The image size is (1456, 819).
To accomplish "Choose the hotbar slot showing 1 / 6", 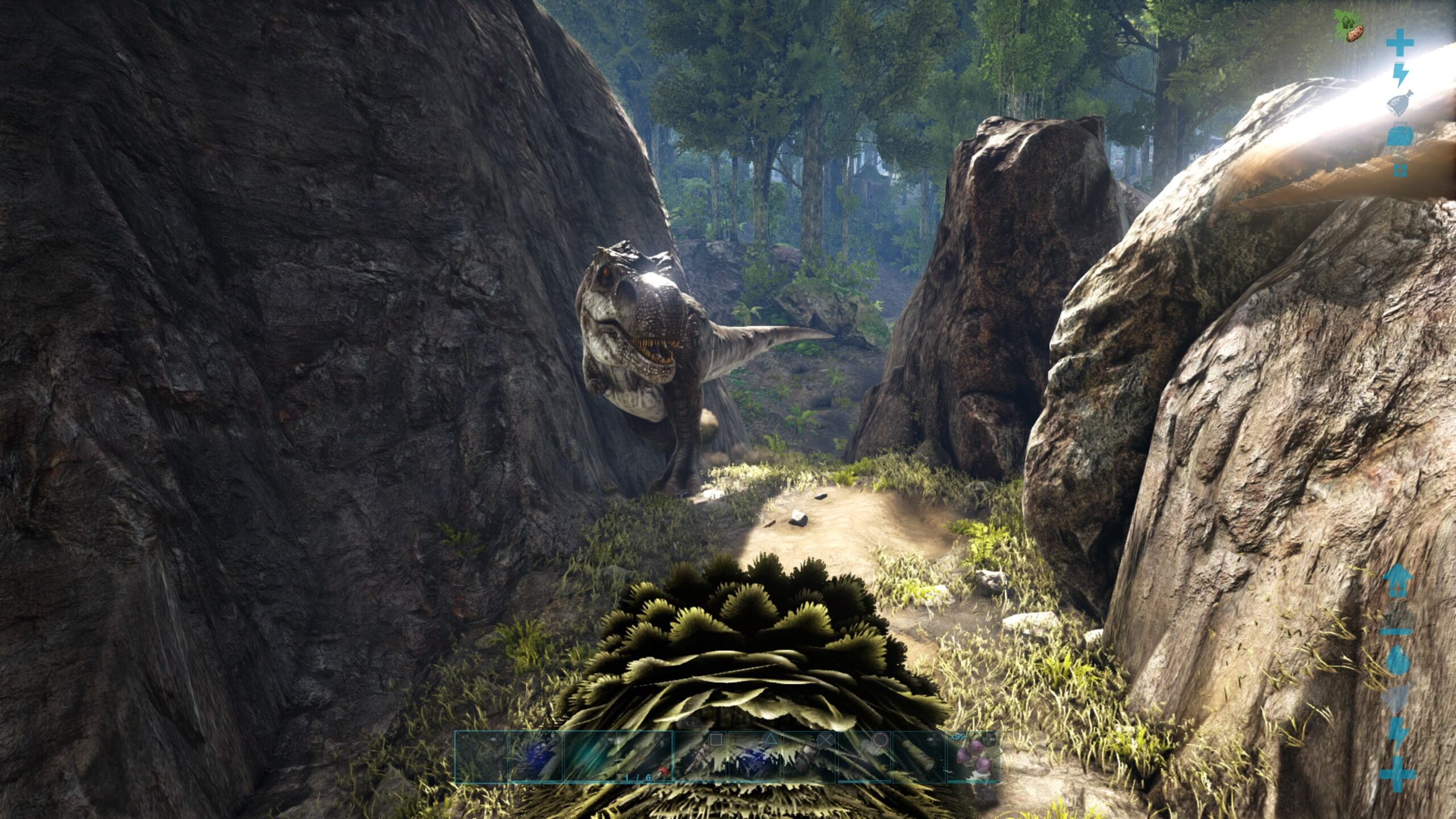I will (646, 758).
